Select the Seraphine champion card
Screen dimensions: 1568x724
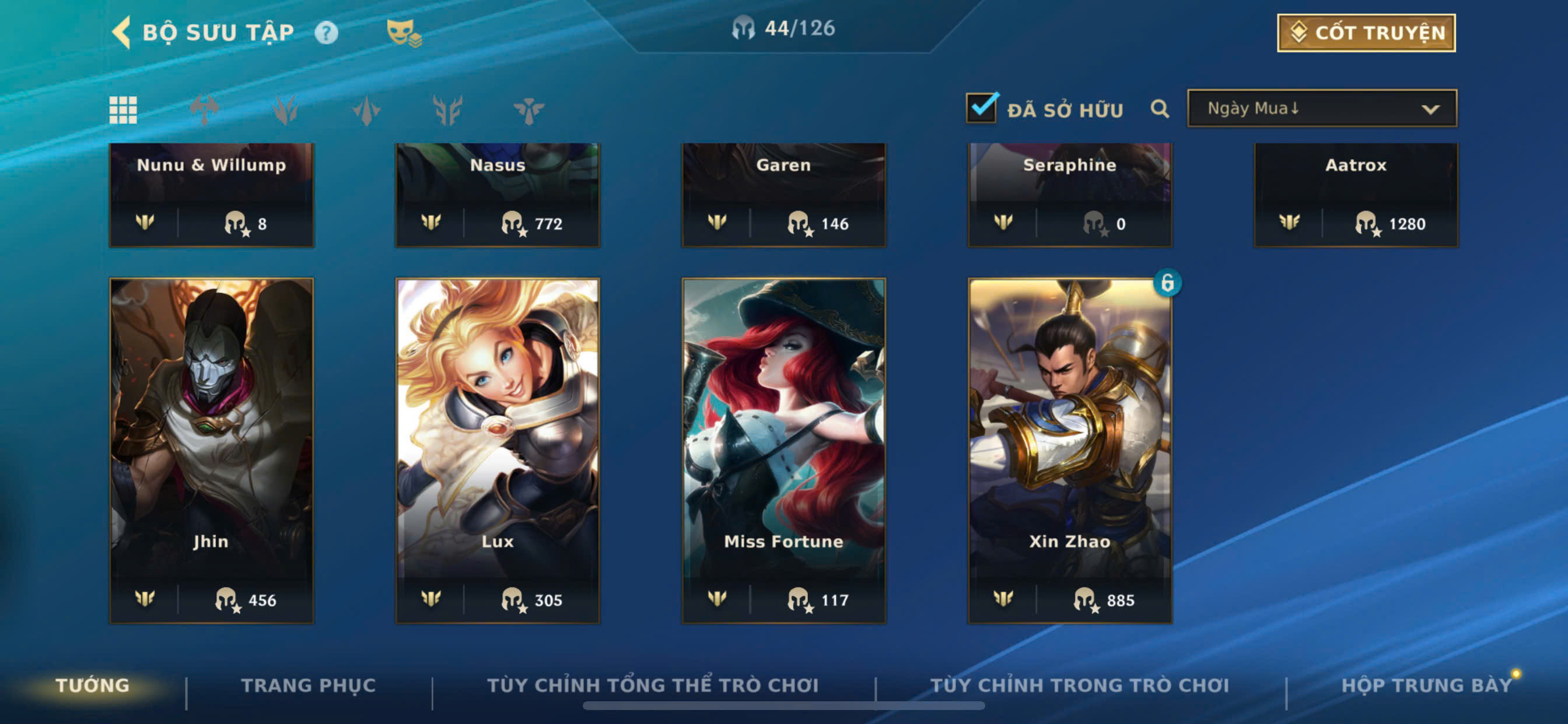point(1069,194)
